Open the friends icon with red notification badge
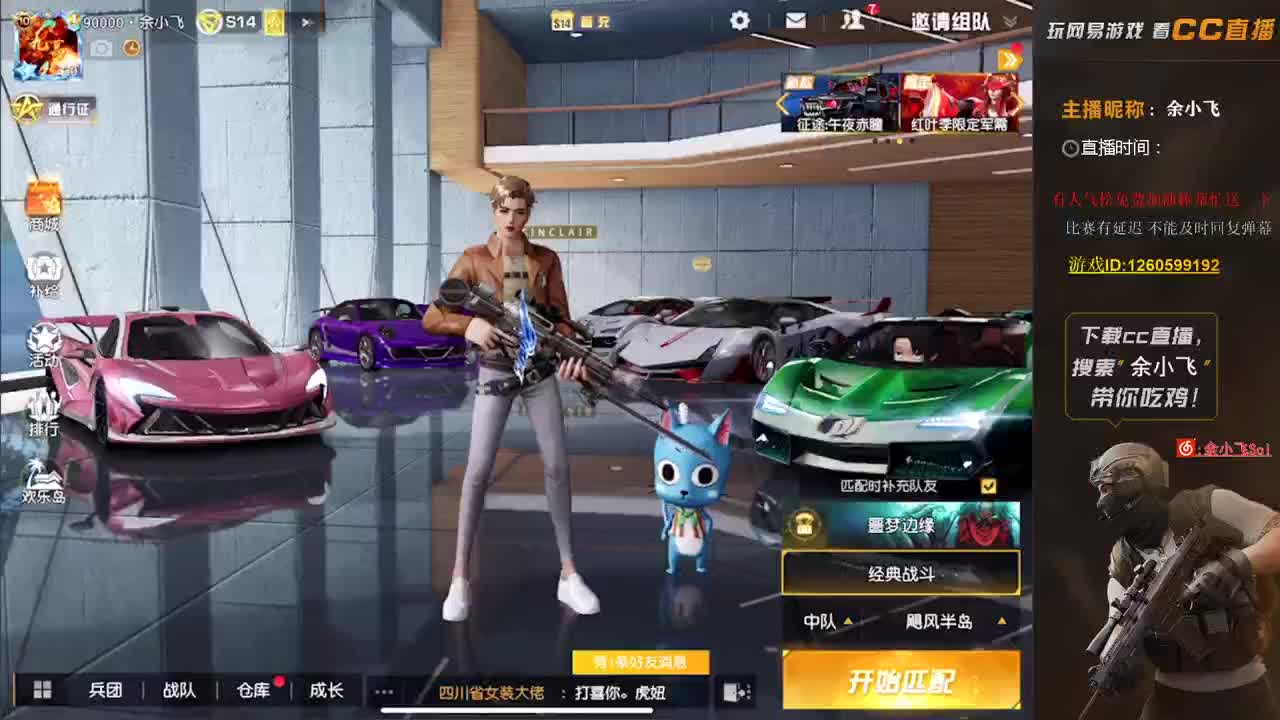The image size is (1280, 720). click(853, 21)
